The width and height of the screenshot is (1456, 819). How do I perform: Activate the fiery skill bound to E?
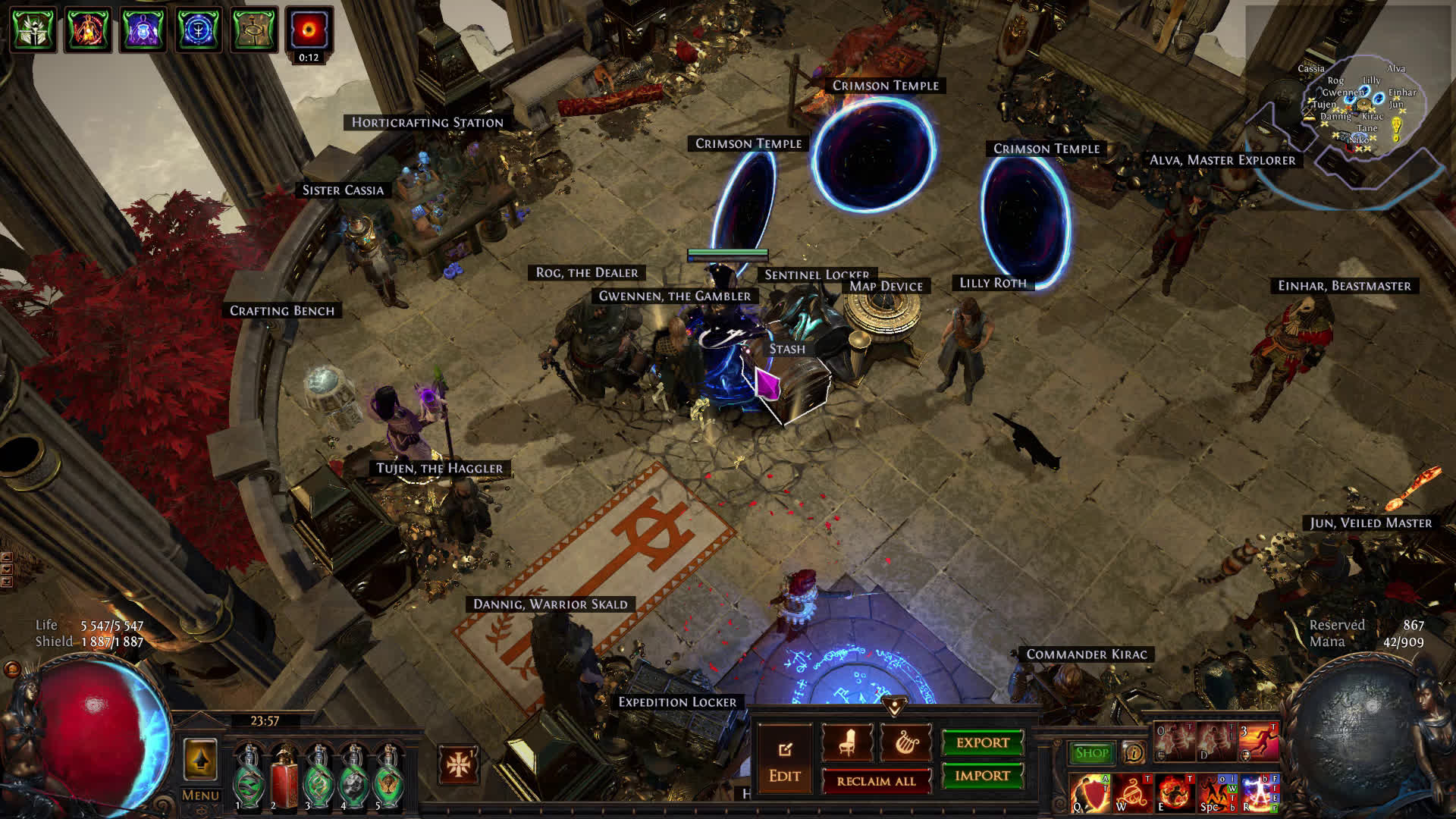pyautogui.click(x=1175, y=793)
